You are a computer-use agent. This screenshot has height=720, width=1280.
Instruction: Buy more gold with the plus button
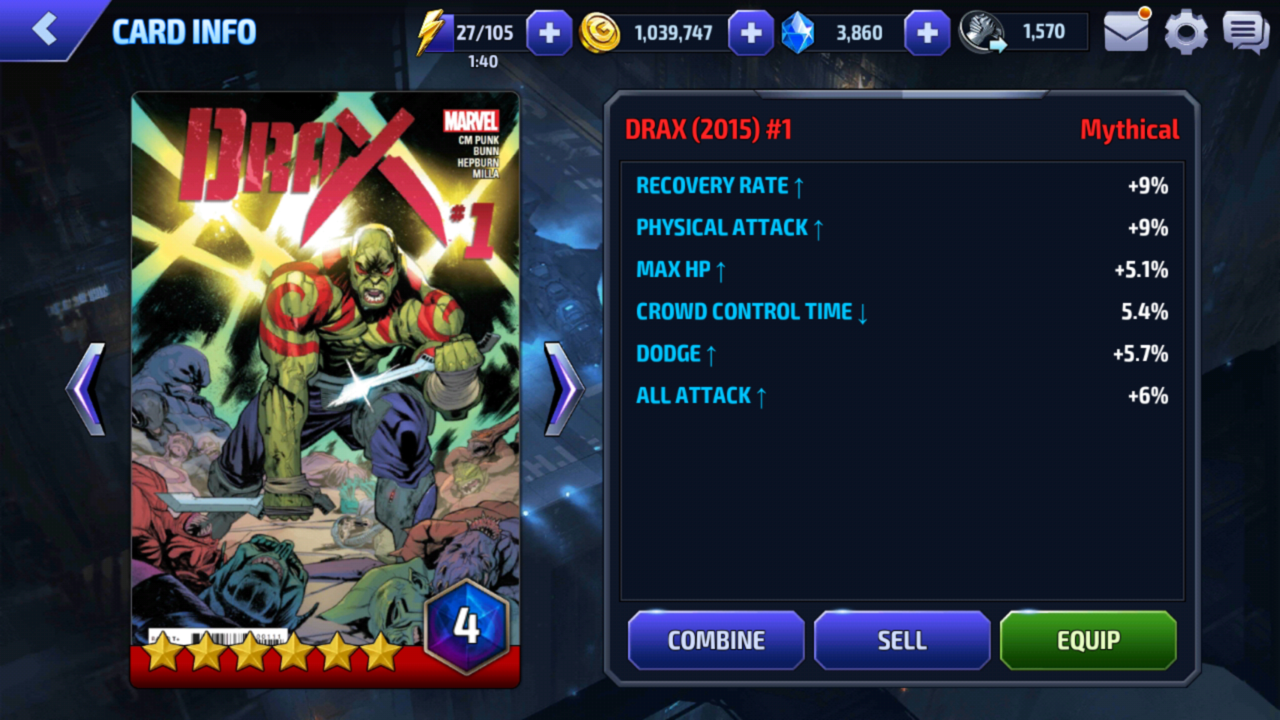pyautogui.click(x=751, y=33)
